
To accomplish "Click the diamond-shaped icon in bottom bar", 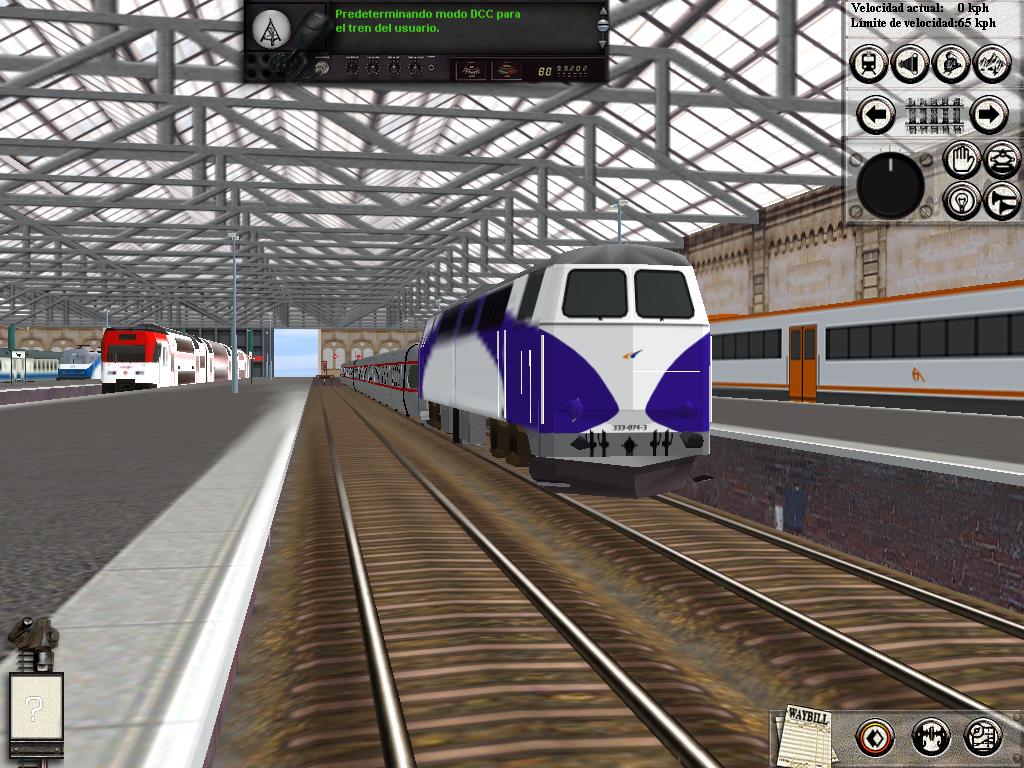I will [x=875, y=738].
